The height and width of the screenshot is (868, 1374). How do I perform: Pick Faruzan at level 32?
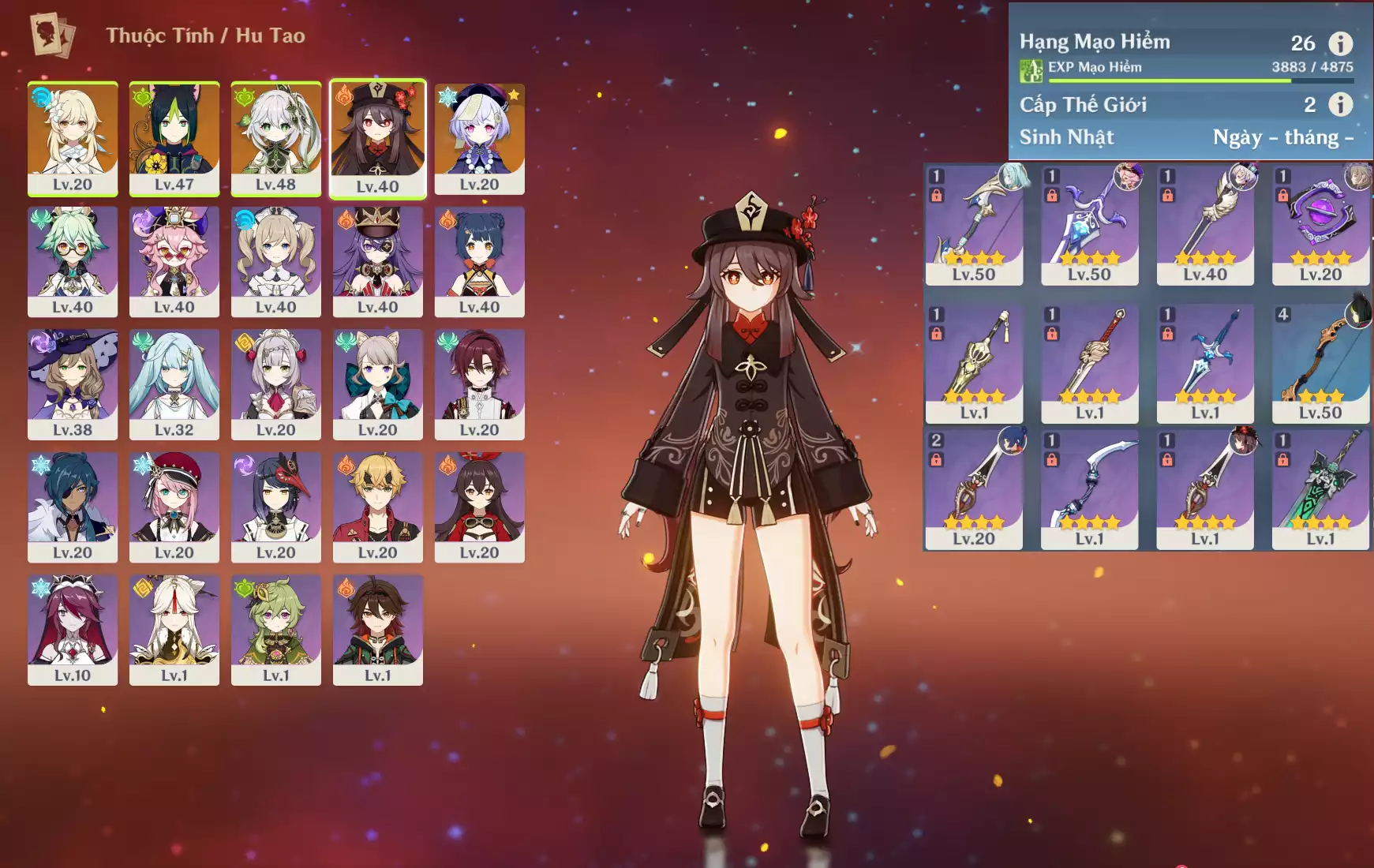(x=174, y=384)
